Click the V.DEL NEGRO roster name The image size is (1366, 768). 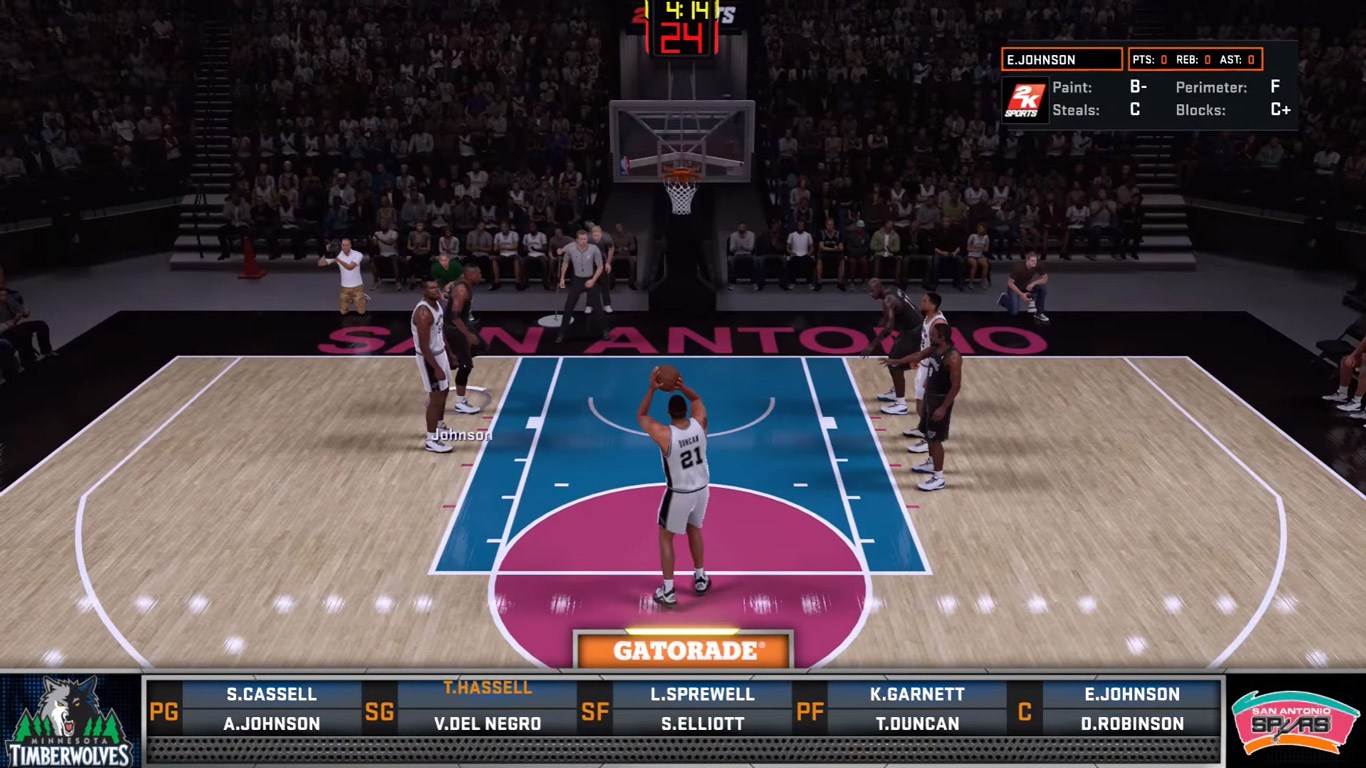coord(487,722)
